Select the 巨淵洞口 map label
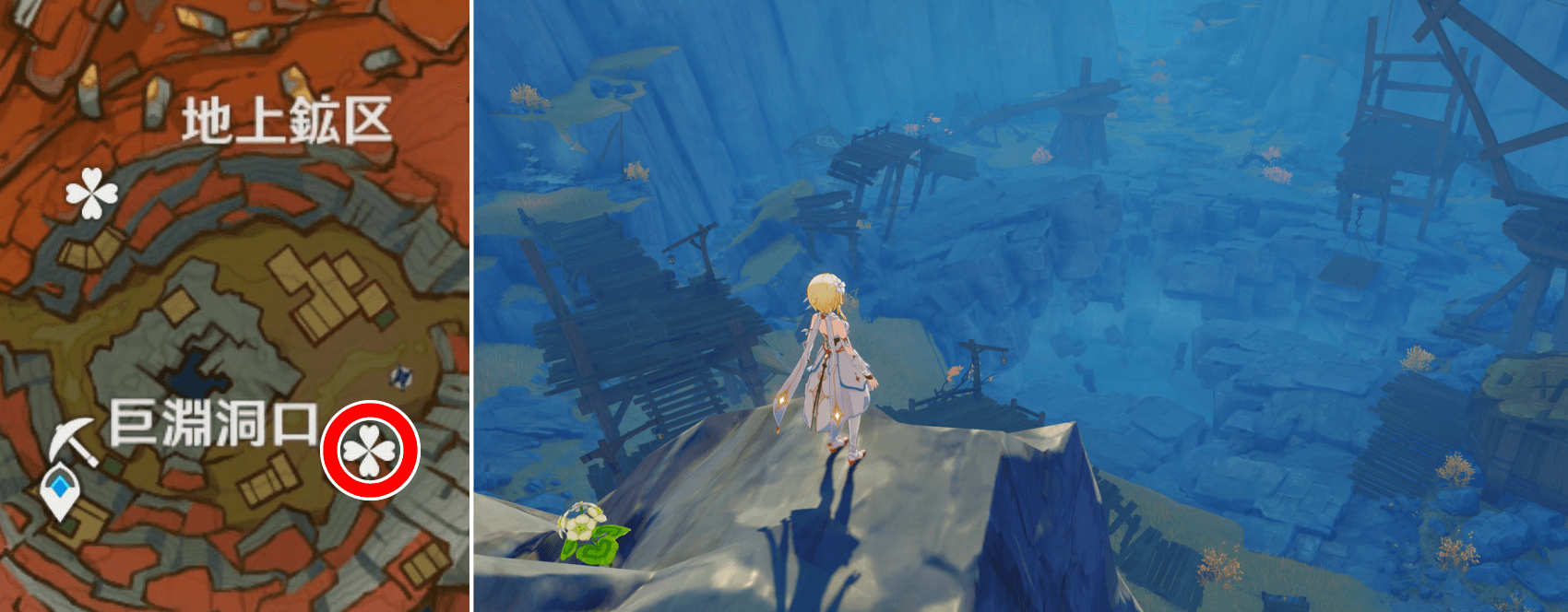This screenshot has width=1568, height=612. [x=213, y=424]
